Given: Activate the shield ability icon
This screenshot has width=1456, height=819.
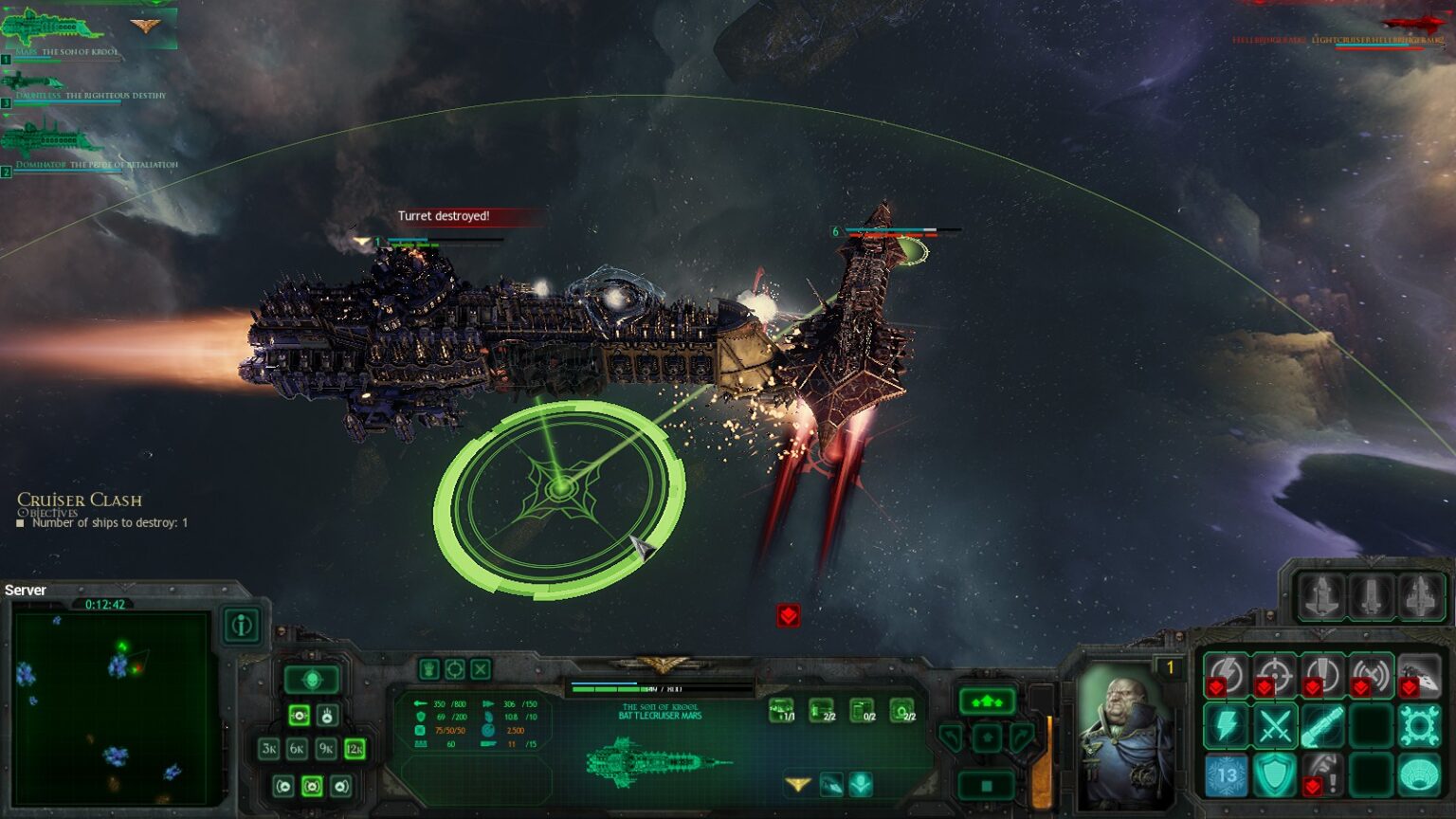Looking at the screenshot, I should (x=1275, y=775).
